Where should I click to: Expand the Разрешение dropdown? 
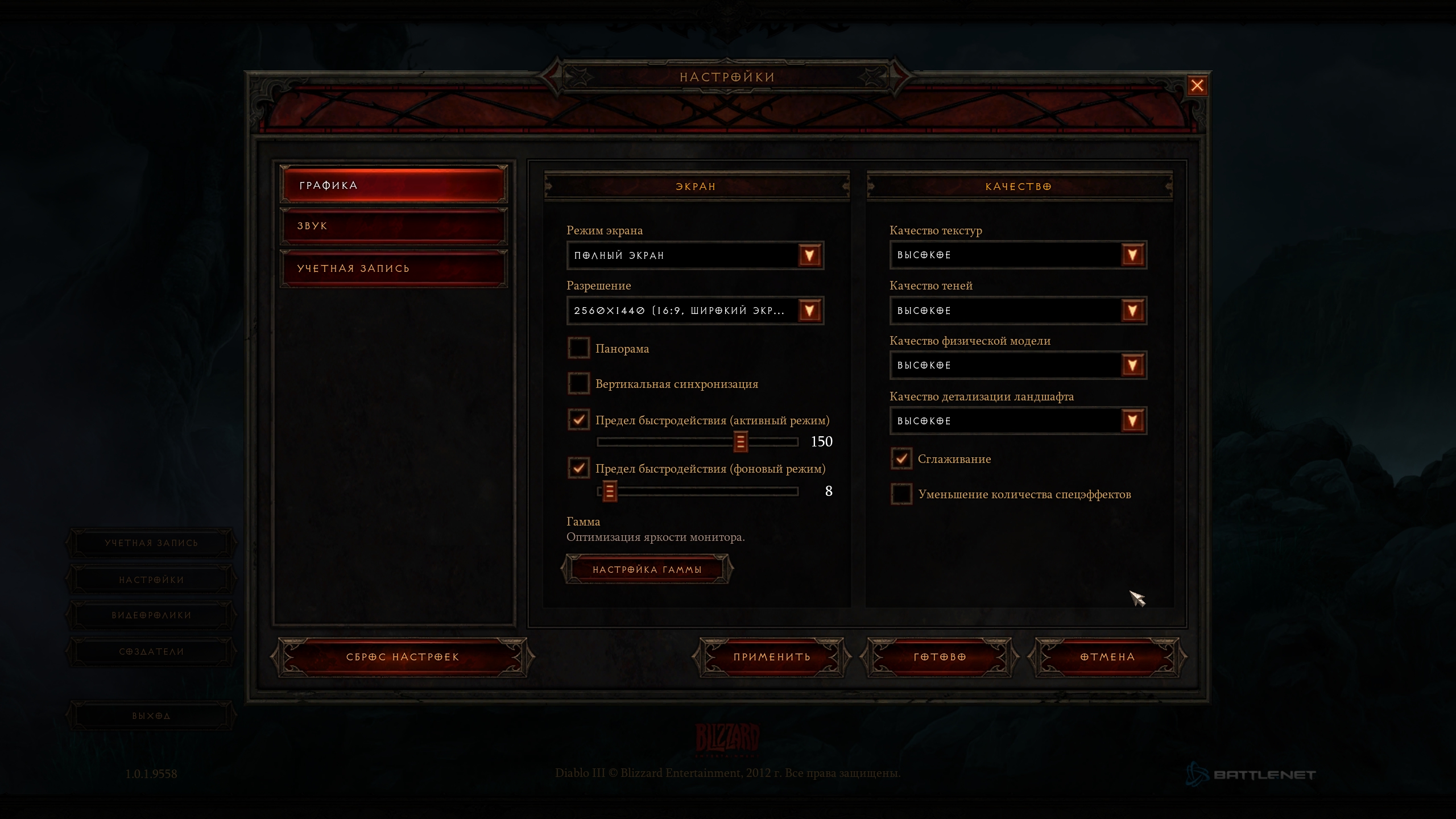809,311
